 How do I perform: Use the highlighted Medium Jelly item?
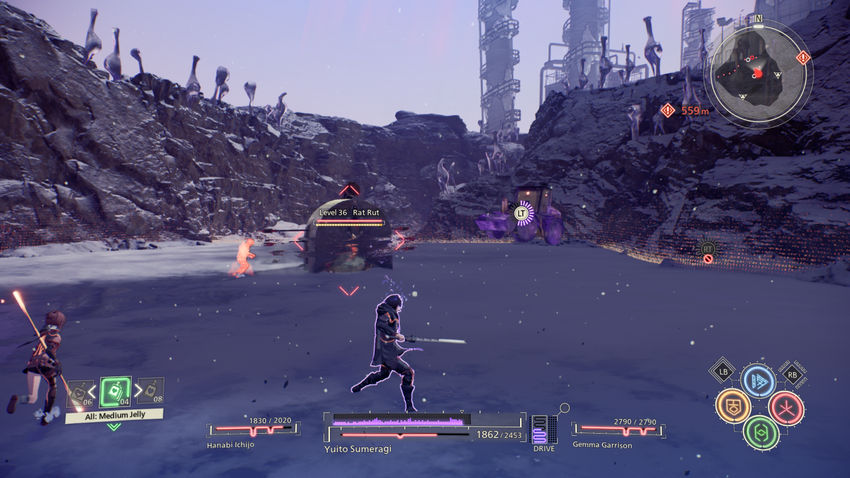(115, 391)
